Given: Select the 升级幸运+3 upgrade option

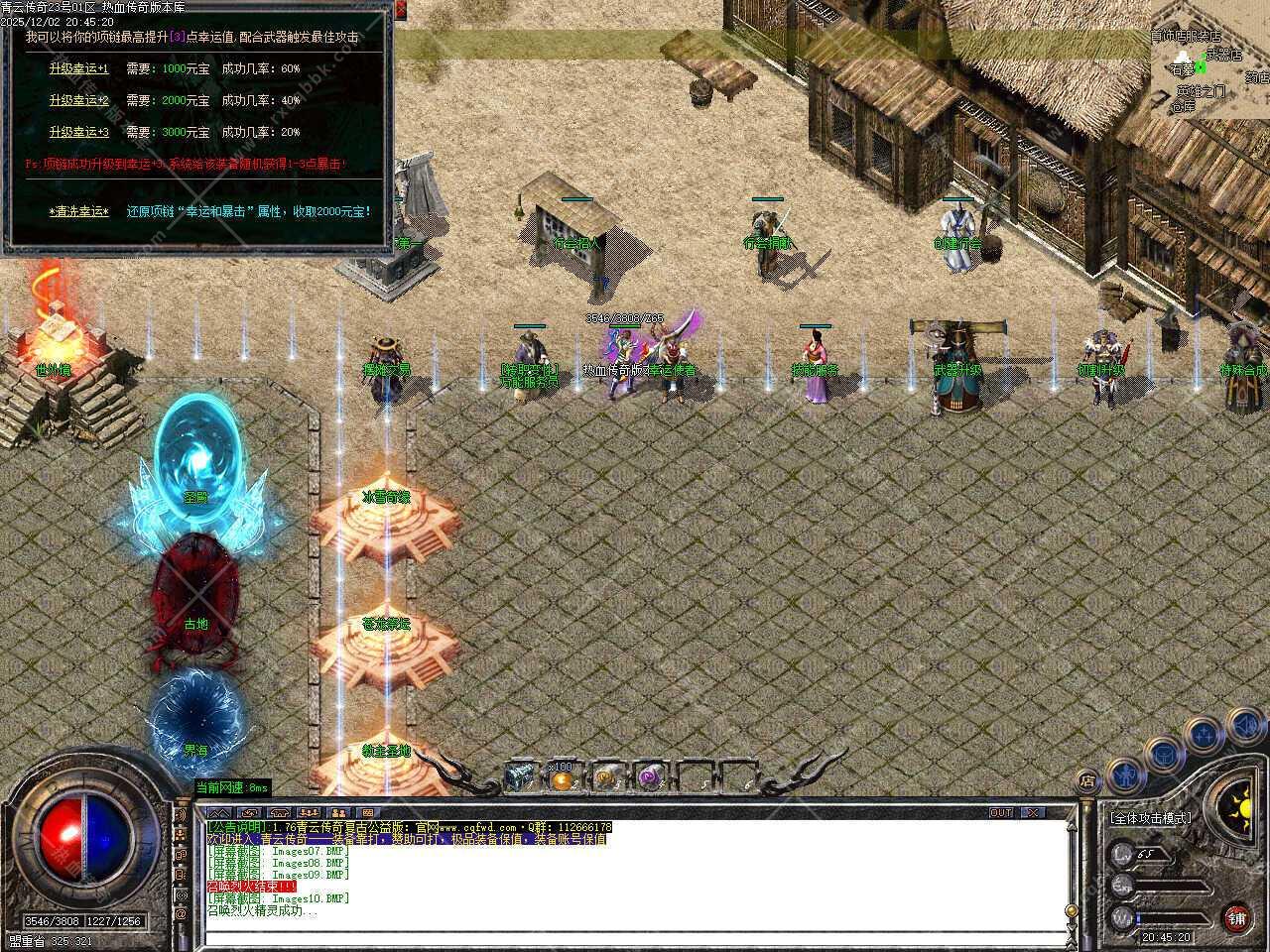Looking at the screenshot, I should 78,132.
